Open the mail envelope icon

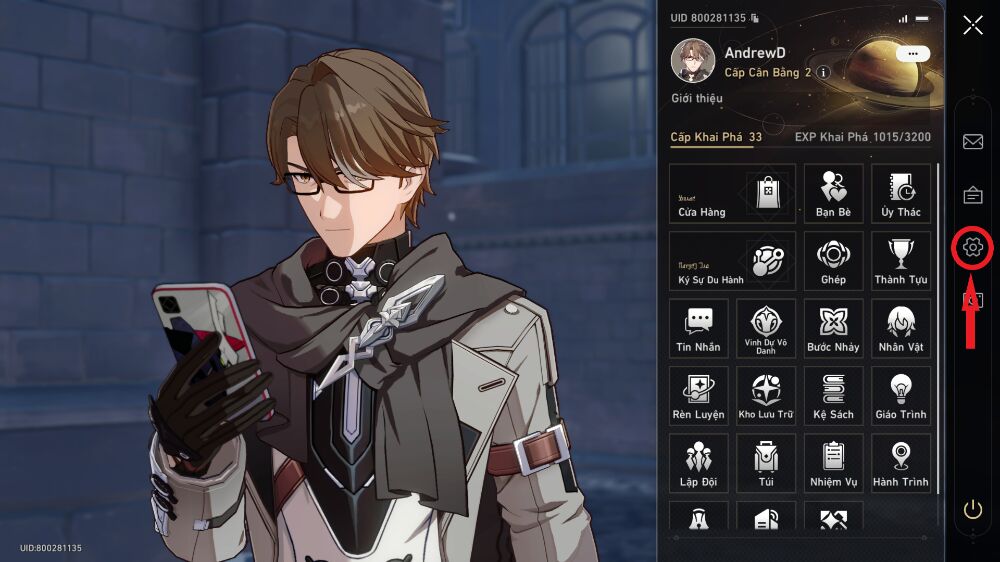point(972,141)
